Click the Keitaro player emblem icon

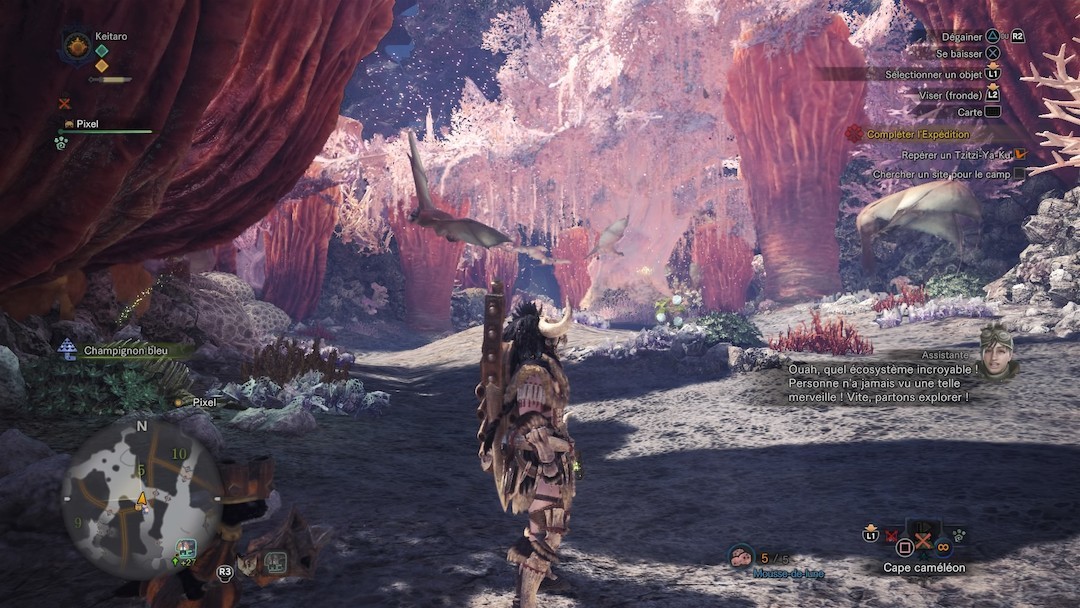click(76, 46)
